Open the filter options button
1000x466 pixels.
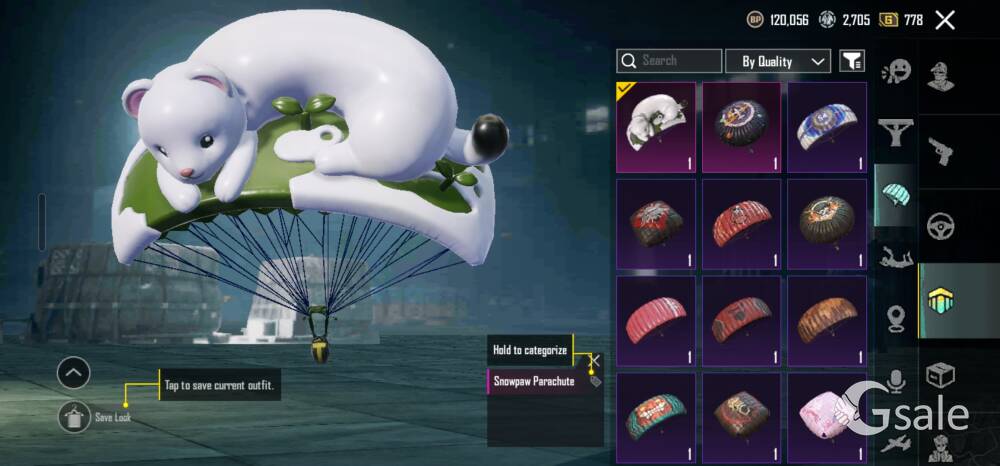coord(852,61)
